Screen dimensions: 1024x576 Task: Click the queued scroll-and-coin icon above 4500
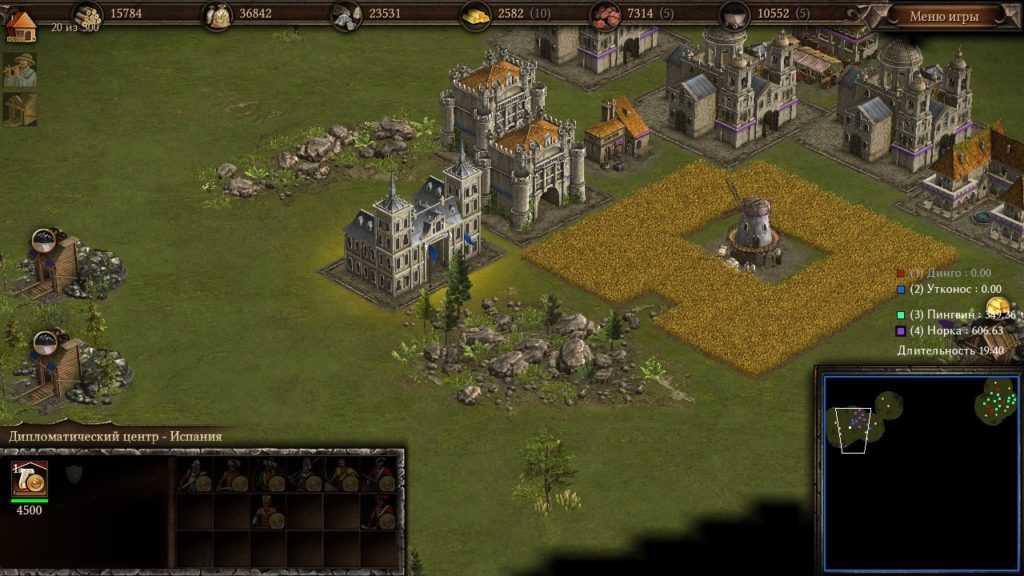click(x=30, y=480)
